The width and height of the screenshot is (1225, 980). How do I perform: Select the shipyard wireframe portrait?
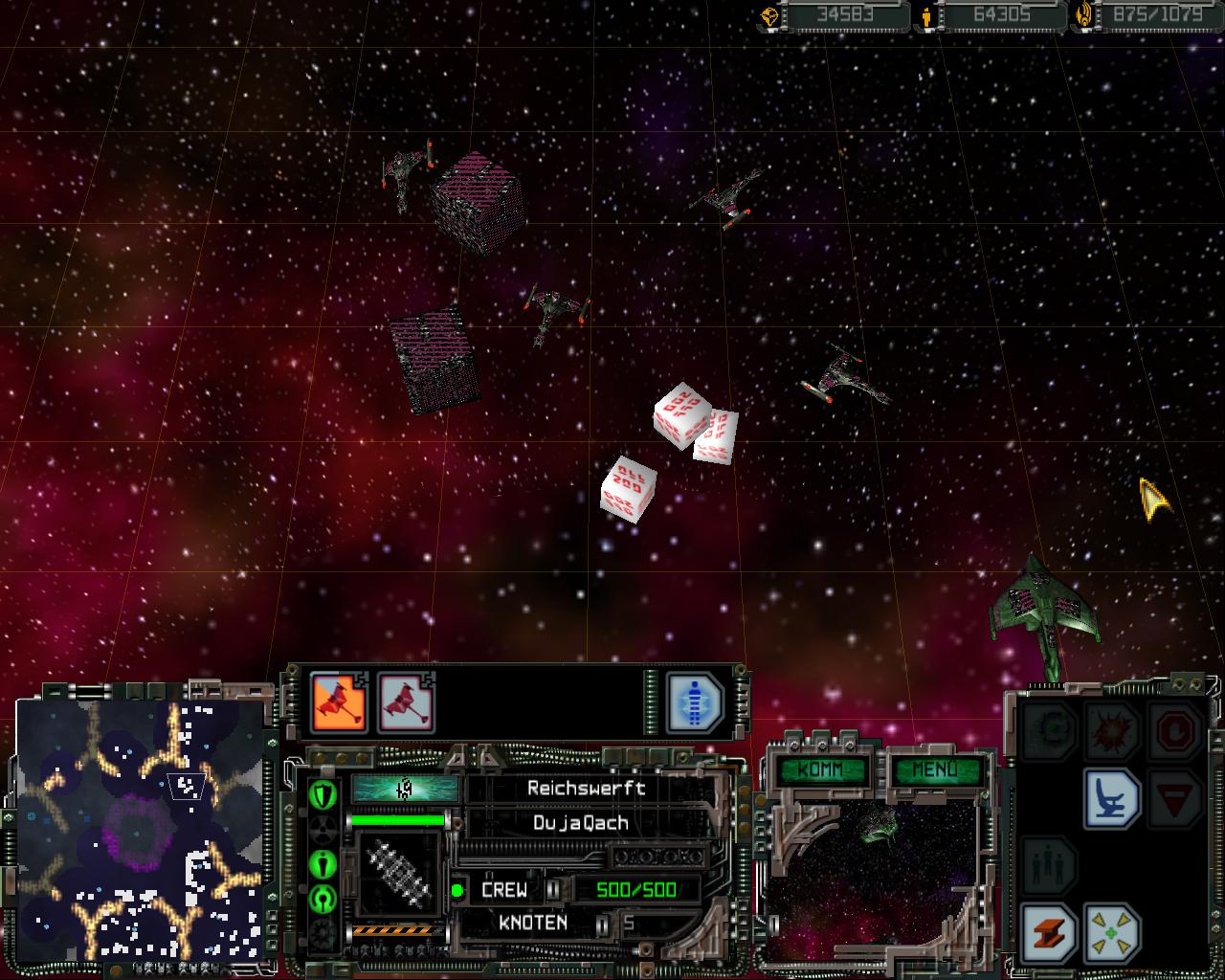coord(397,873)
